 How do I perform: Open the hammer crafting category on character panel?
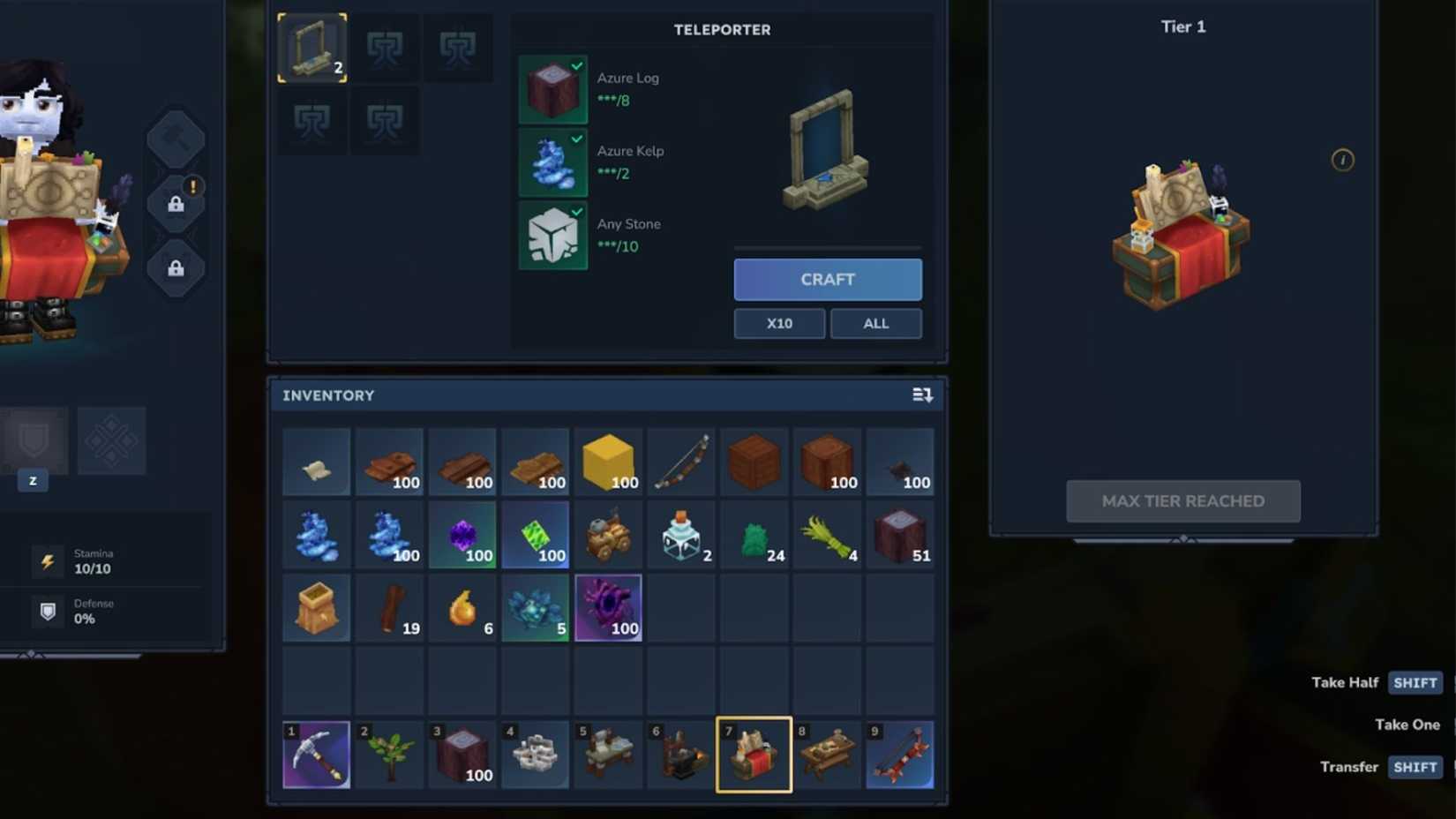point(176,138)
